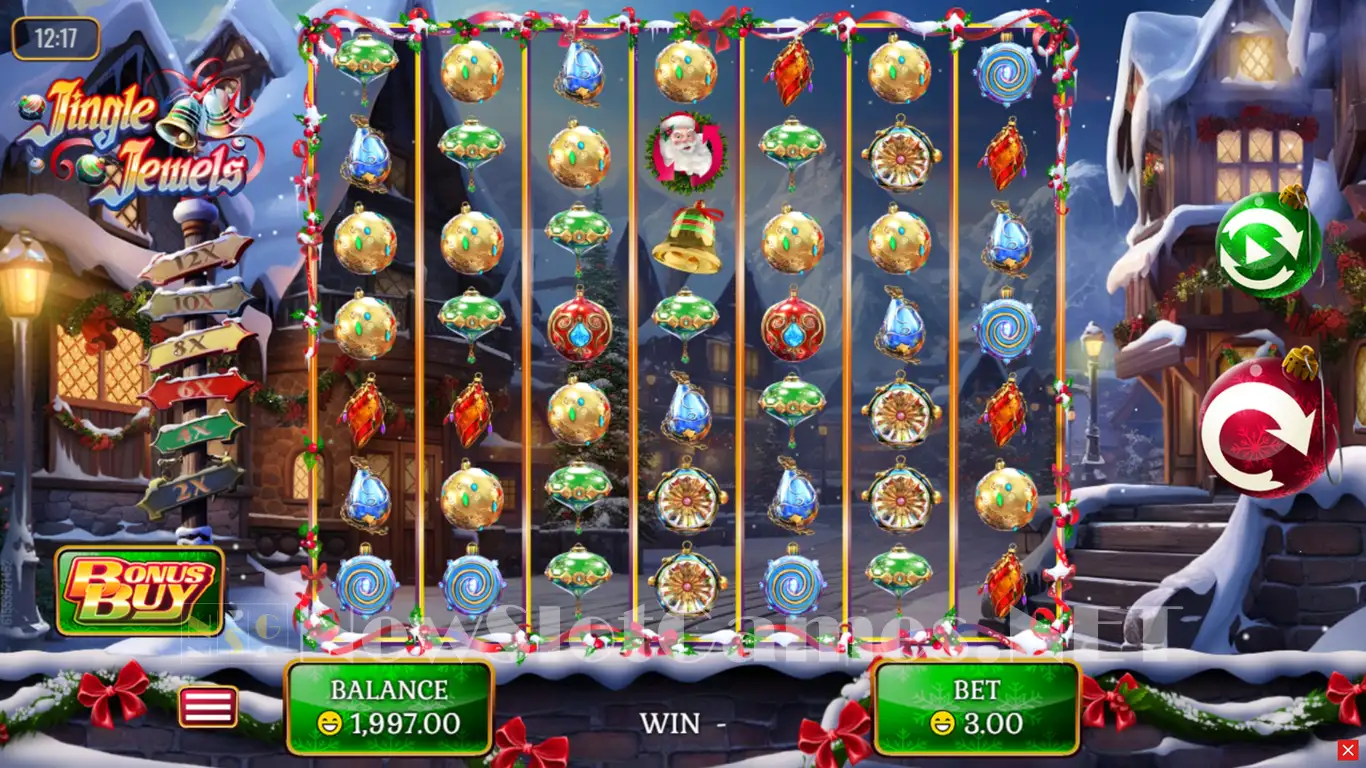The image size is (1366, 768).
Task: Open the hamburger menu
Action: (208, 706)
